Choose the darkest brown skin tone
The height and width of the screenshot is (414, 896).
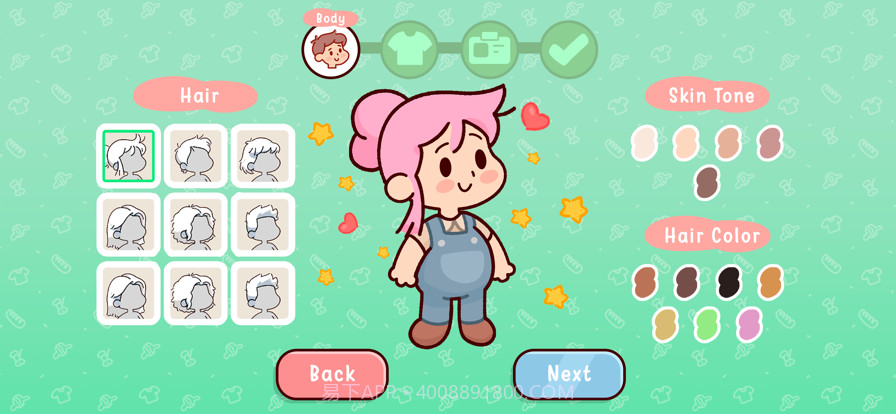[707, 183]
